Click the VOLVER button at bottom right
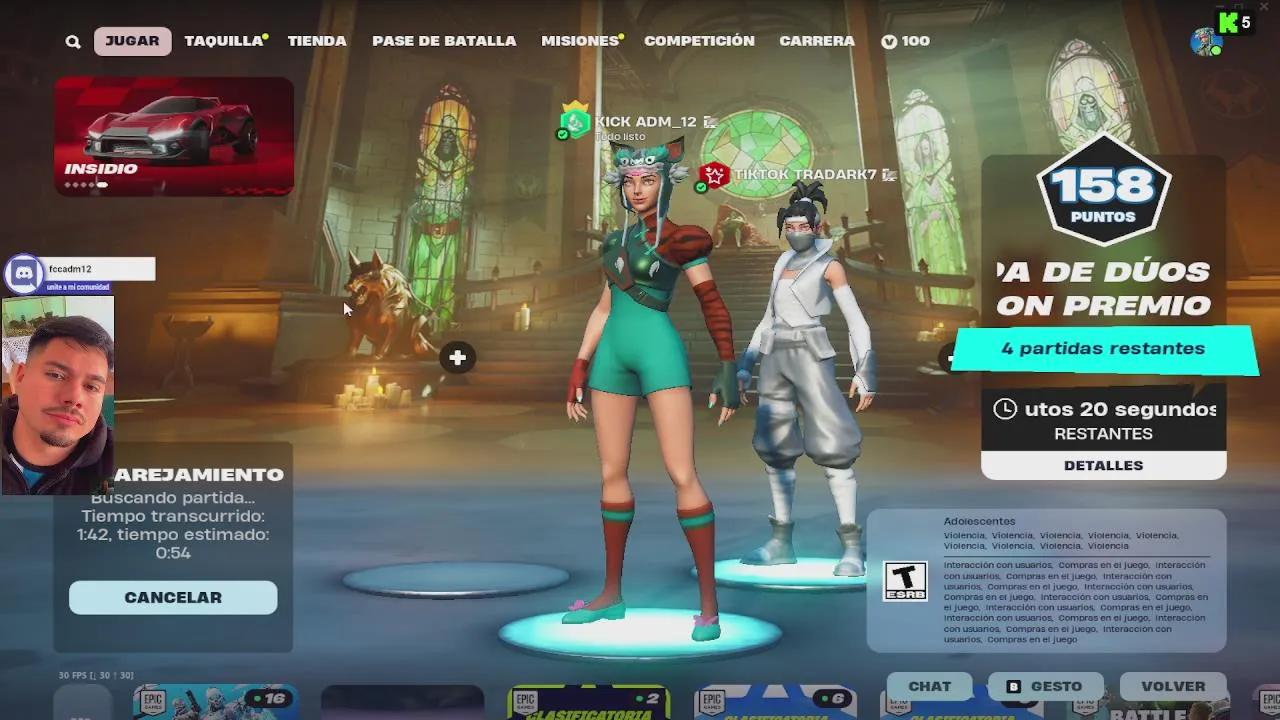The height and width of the screenshot is (720, 1280). [1173, 686]
